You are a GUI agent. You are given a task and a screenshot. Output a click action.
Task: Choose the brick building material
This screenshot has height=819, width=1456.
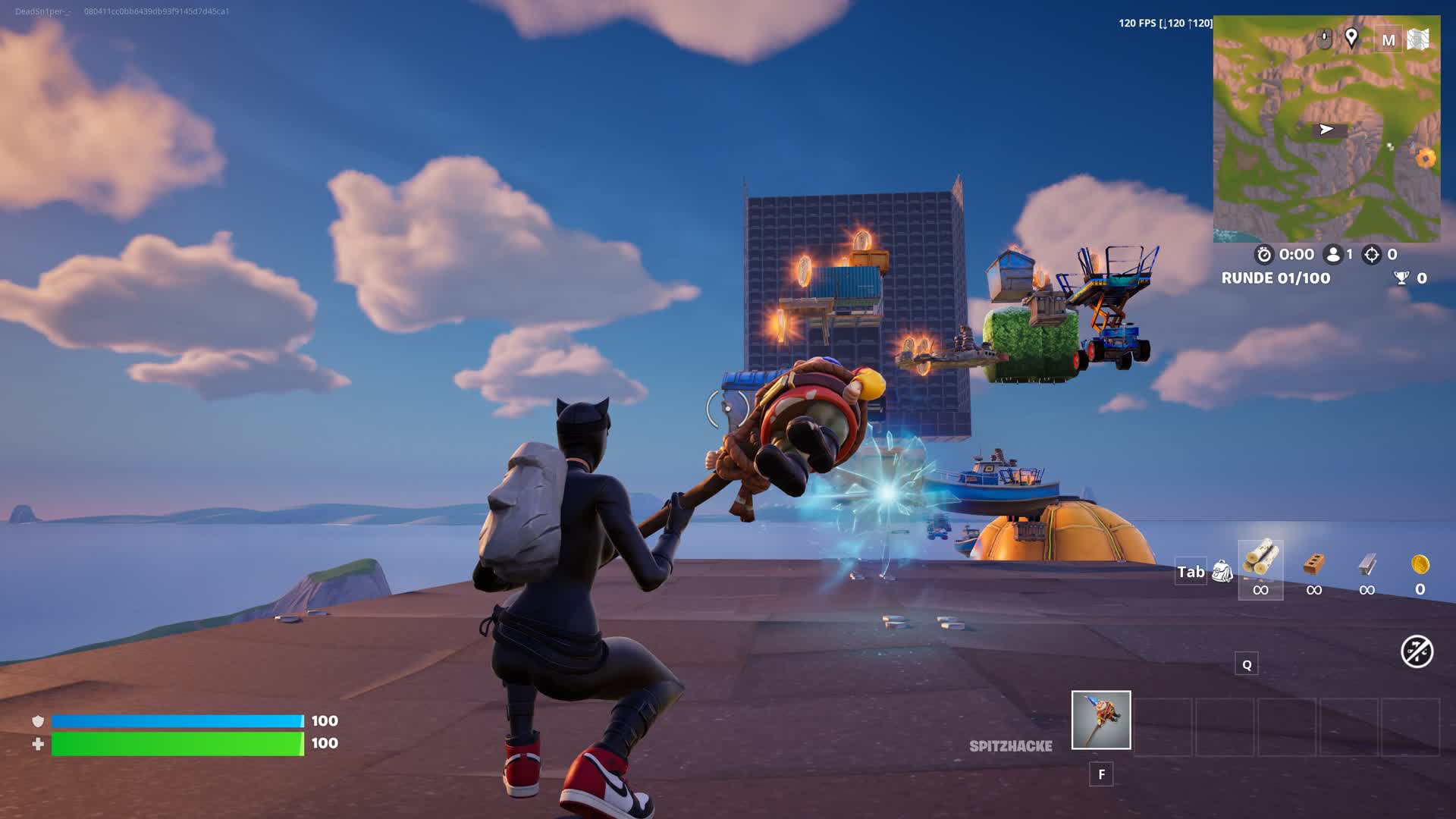point(1313,565)
